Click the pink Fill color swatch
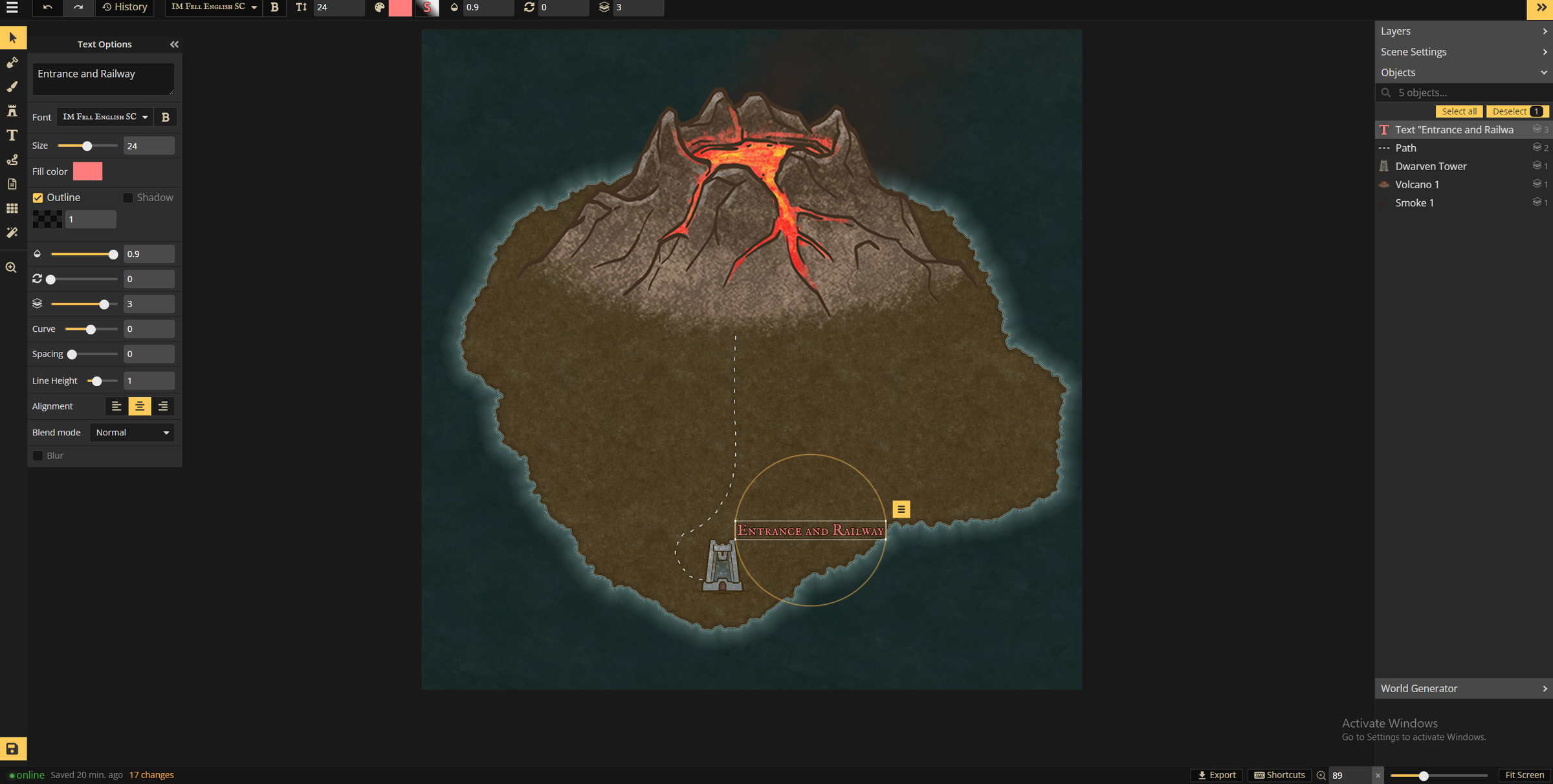 [88, 171]
